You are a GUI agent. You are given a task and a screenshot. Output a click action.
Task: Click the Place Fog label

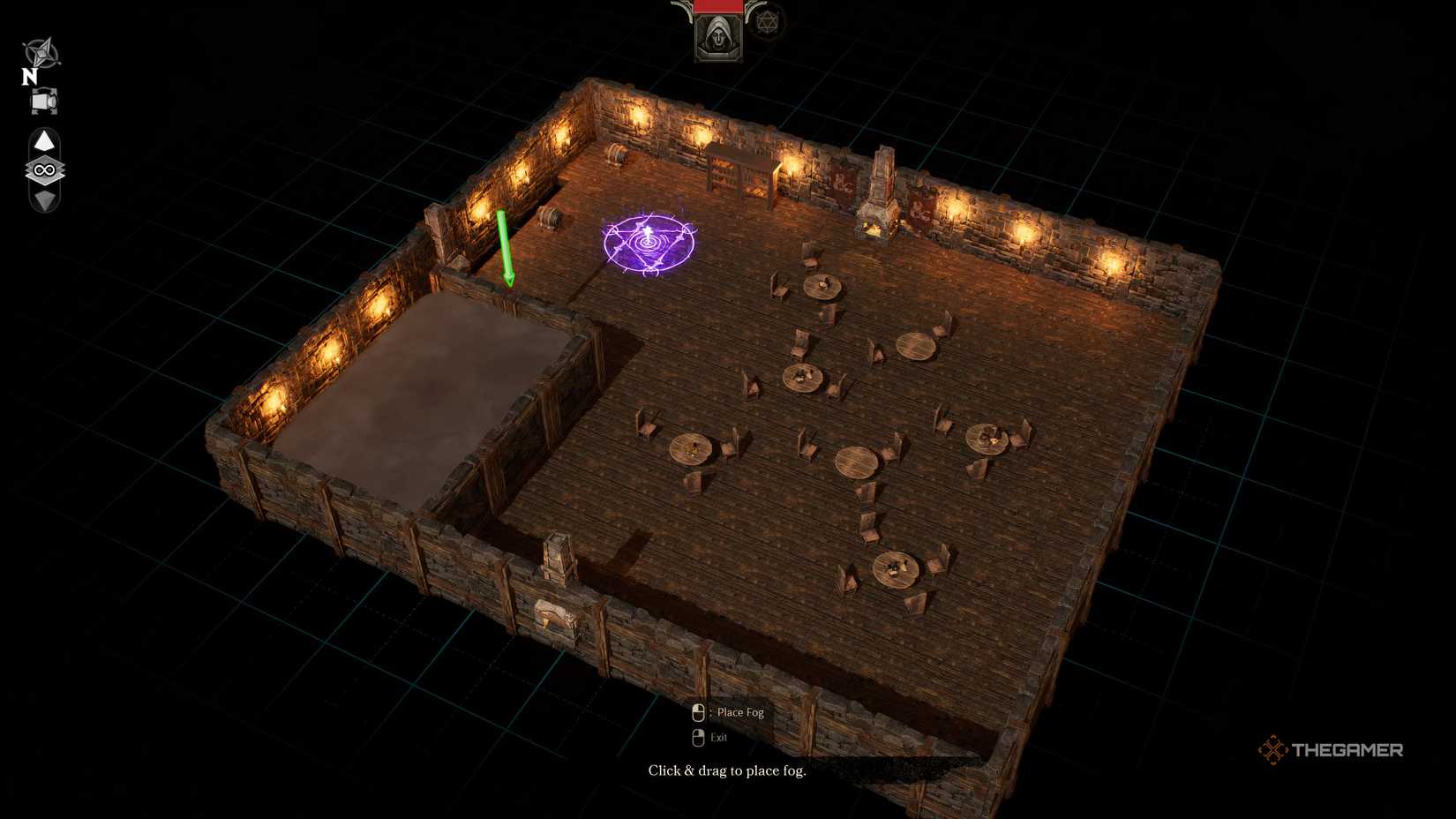741,712
